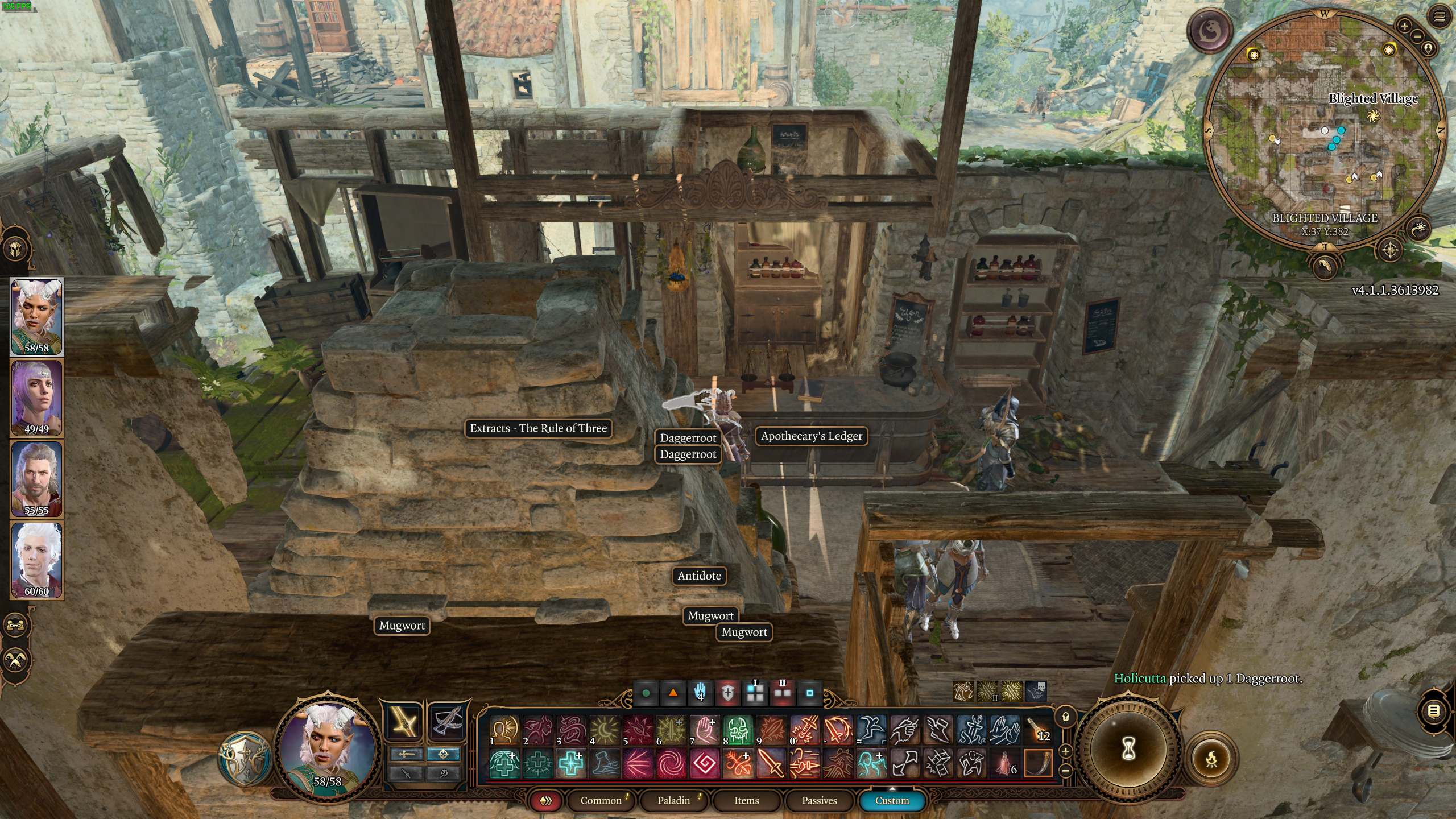Click the active Custom hotbar tab
Image resolution: width=1456 pixels, height=819 pixels.
coord(892,800)
